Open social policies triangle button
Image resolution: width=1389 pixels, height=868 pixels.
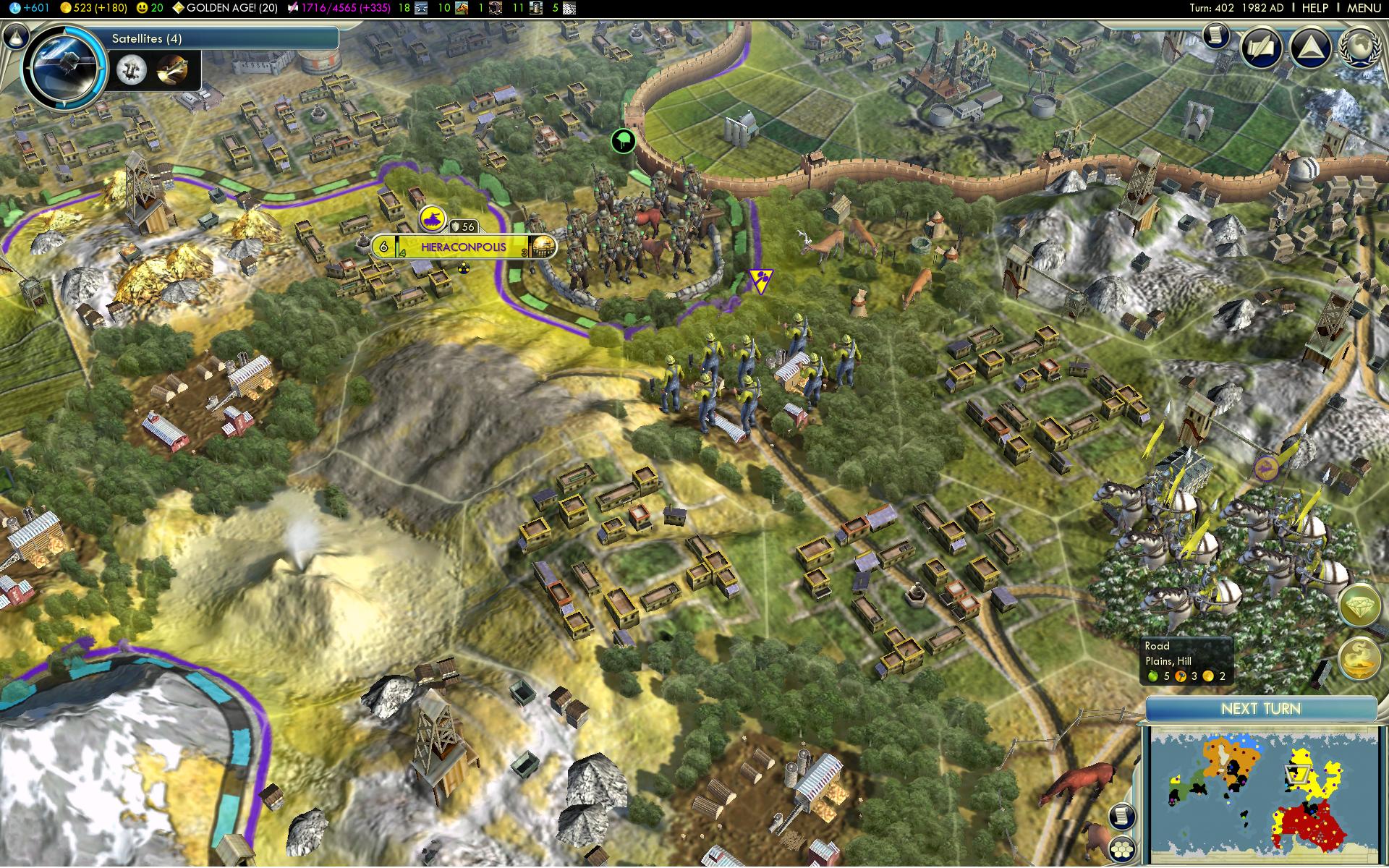coord(1311,48)
